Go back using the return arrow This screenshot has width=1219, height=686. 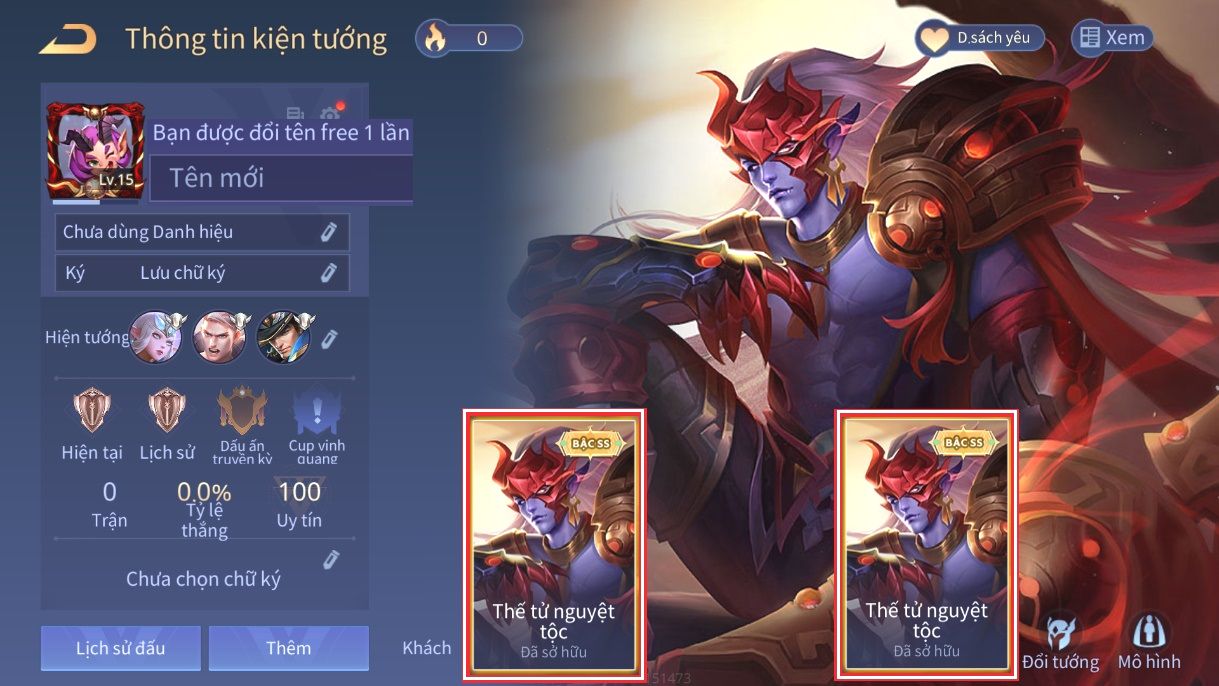tap(68, 40)
